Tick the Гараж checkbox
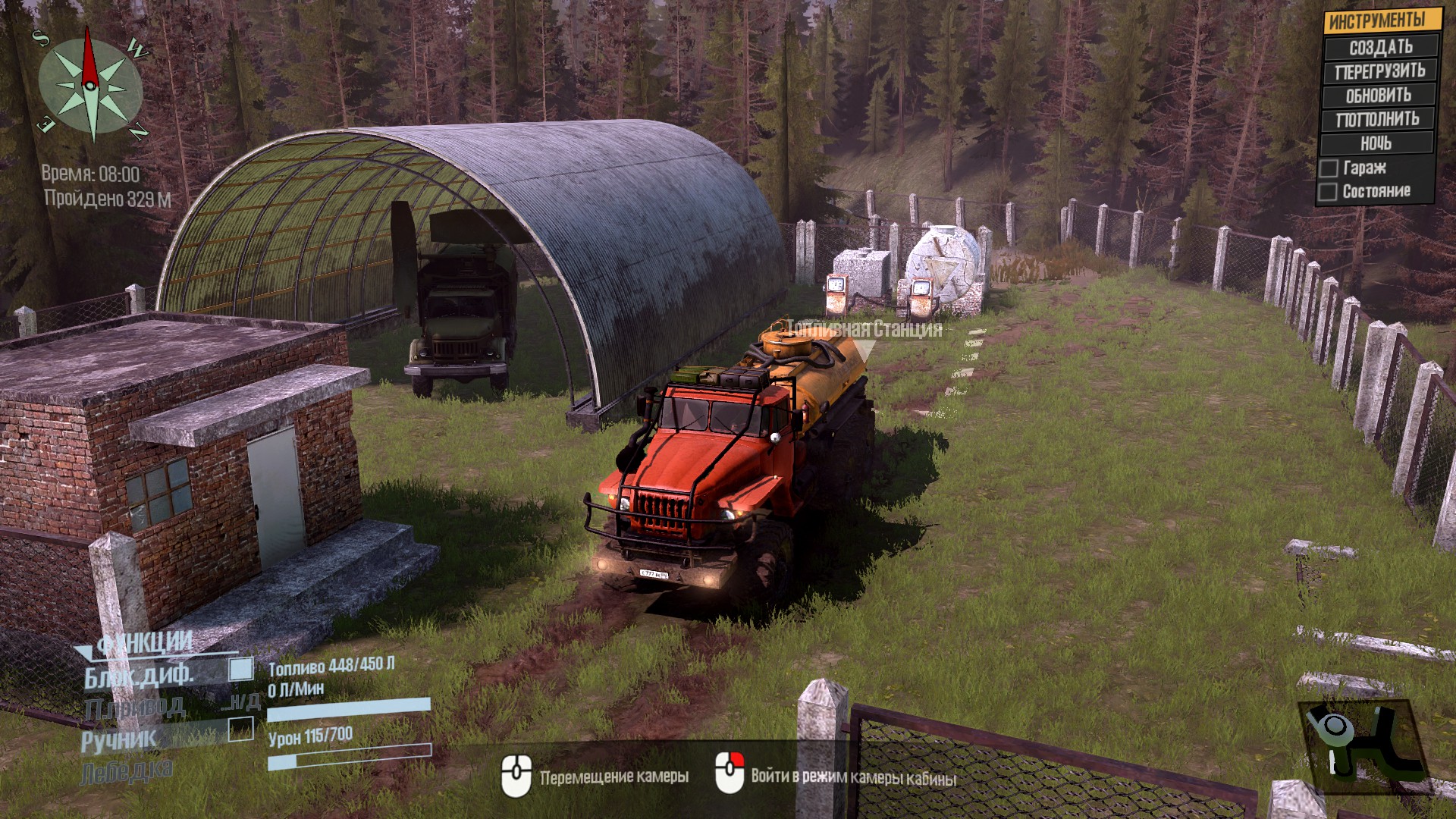This screenshot has height=819, width=1456. coord(1329,168)
